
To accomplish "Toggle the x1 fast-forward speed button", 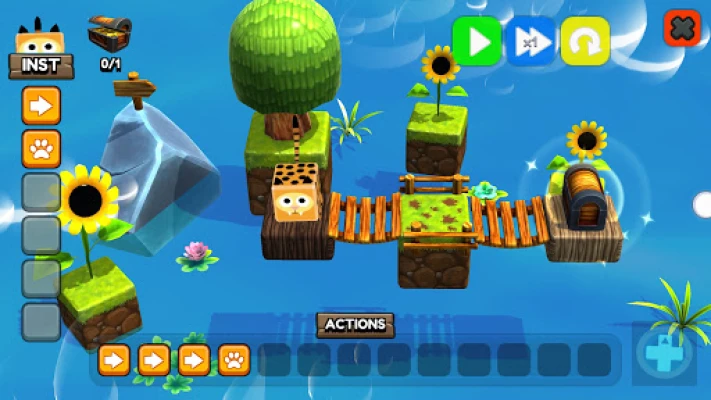I will point(531,42).
